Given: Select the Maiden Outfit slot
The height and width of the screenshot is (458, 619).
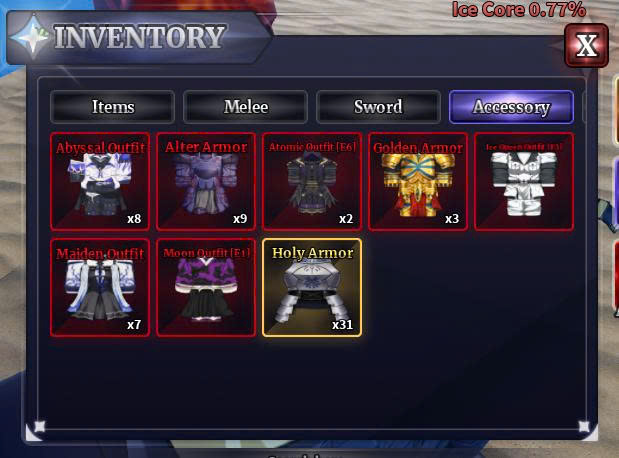Looking at the screenshot, I should tap(100, 288).
